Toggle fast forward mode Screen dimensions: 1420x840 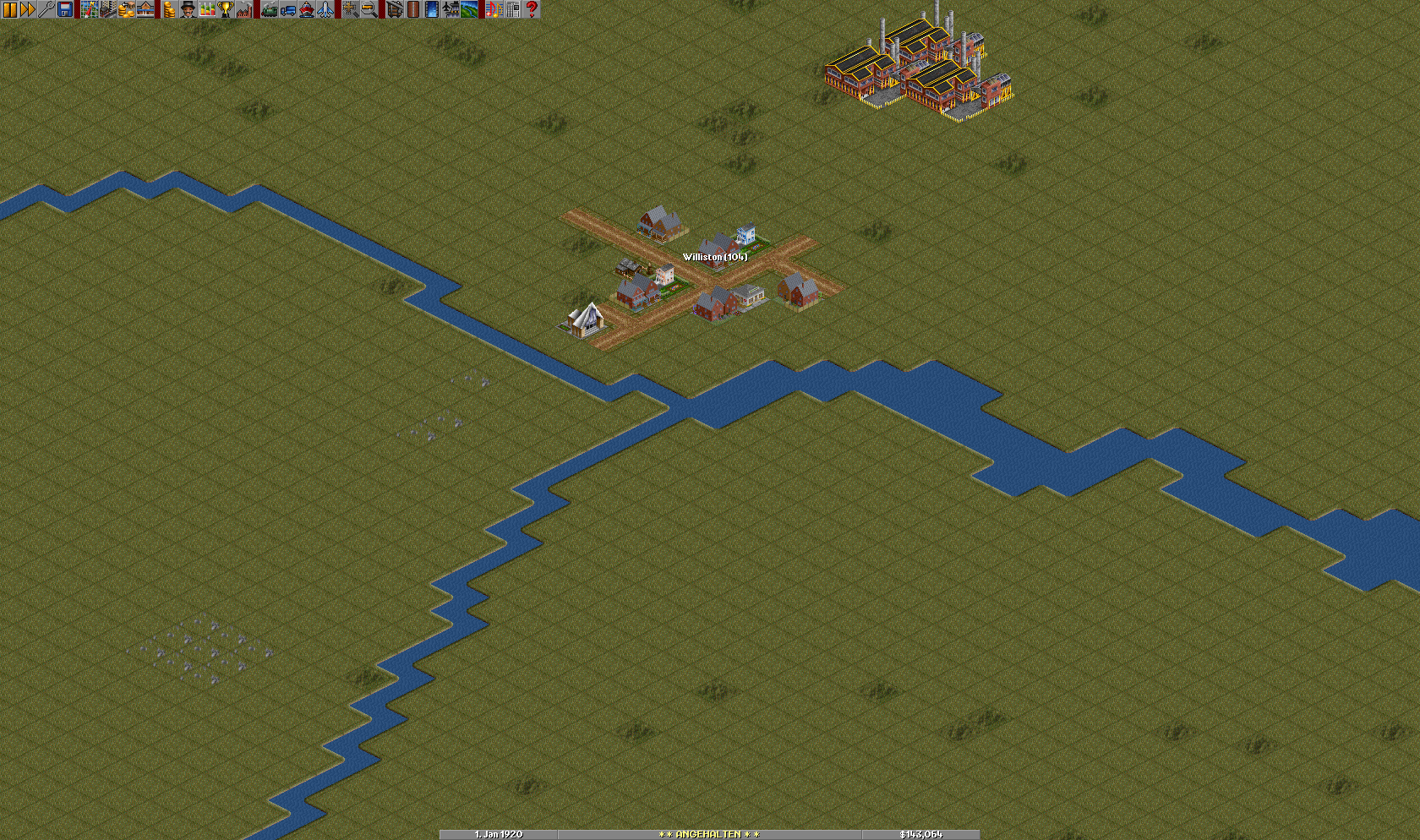tap(28, 9)
